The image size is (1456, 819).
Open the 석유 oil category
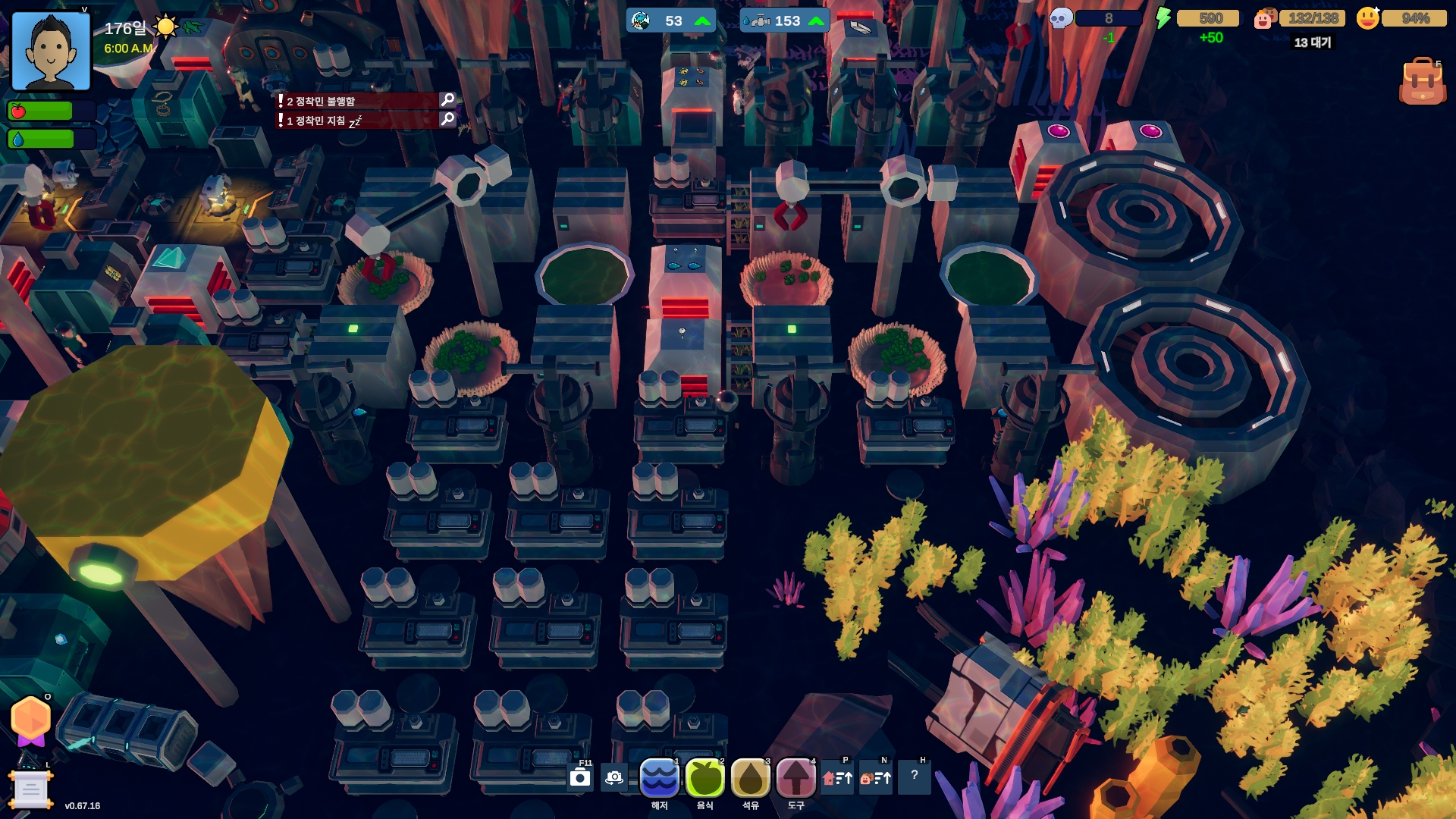(x=750, y=777)
